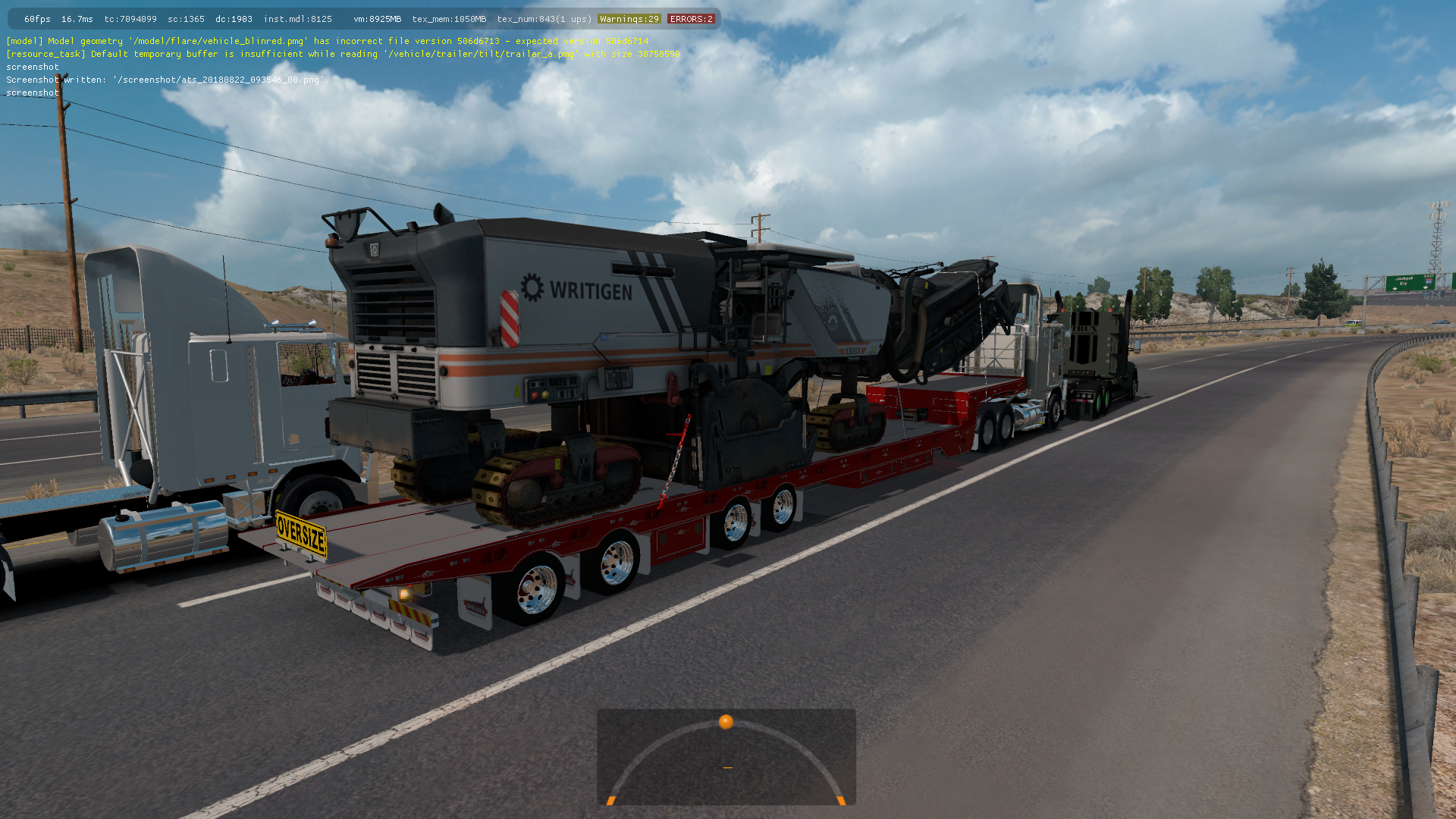Click the fuel dash indicator inside the gauge
The width and height of the screenshot is (1456, 819).
pyautogui.click(x=726, y=767)
